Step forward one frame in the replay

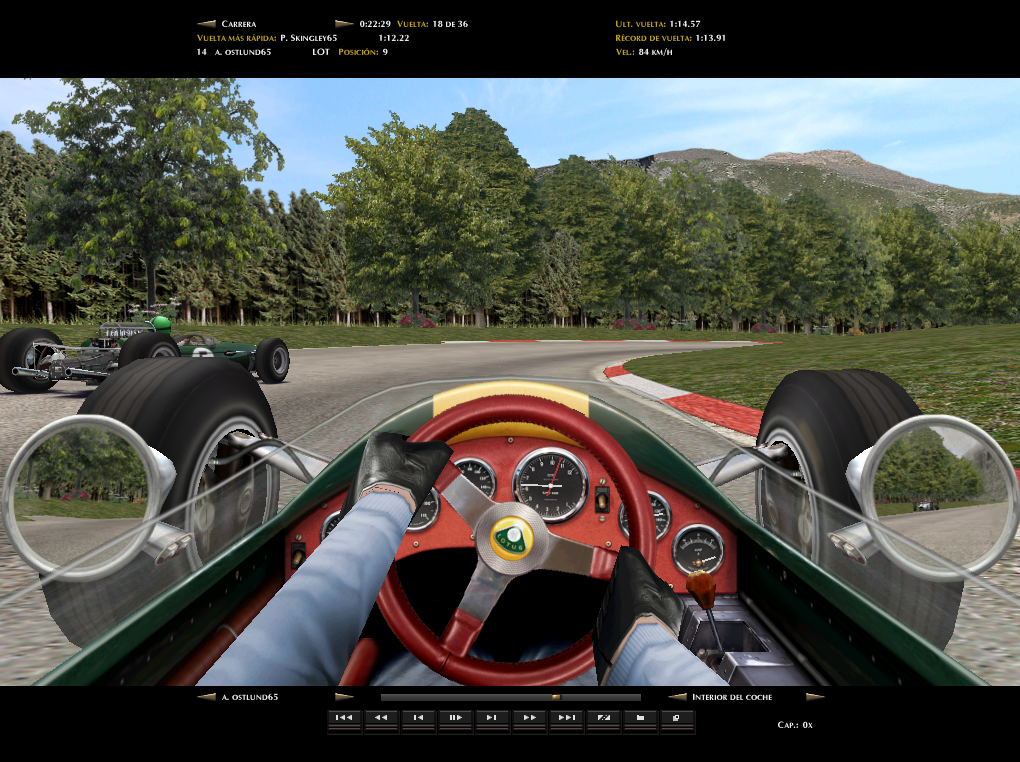(492, 717)
